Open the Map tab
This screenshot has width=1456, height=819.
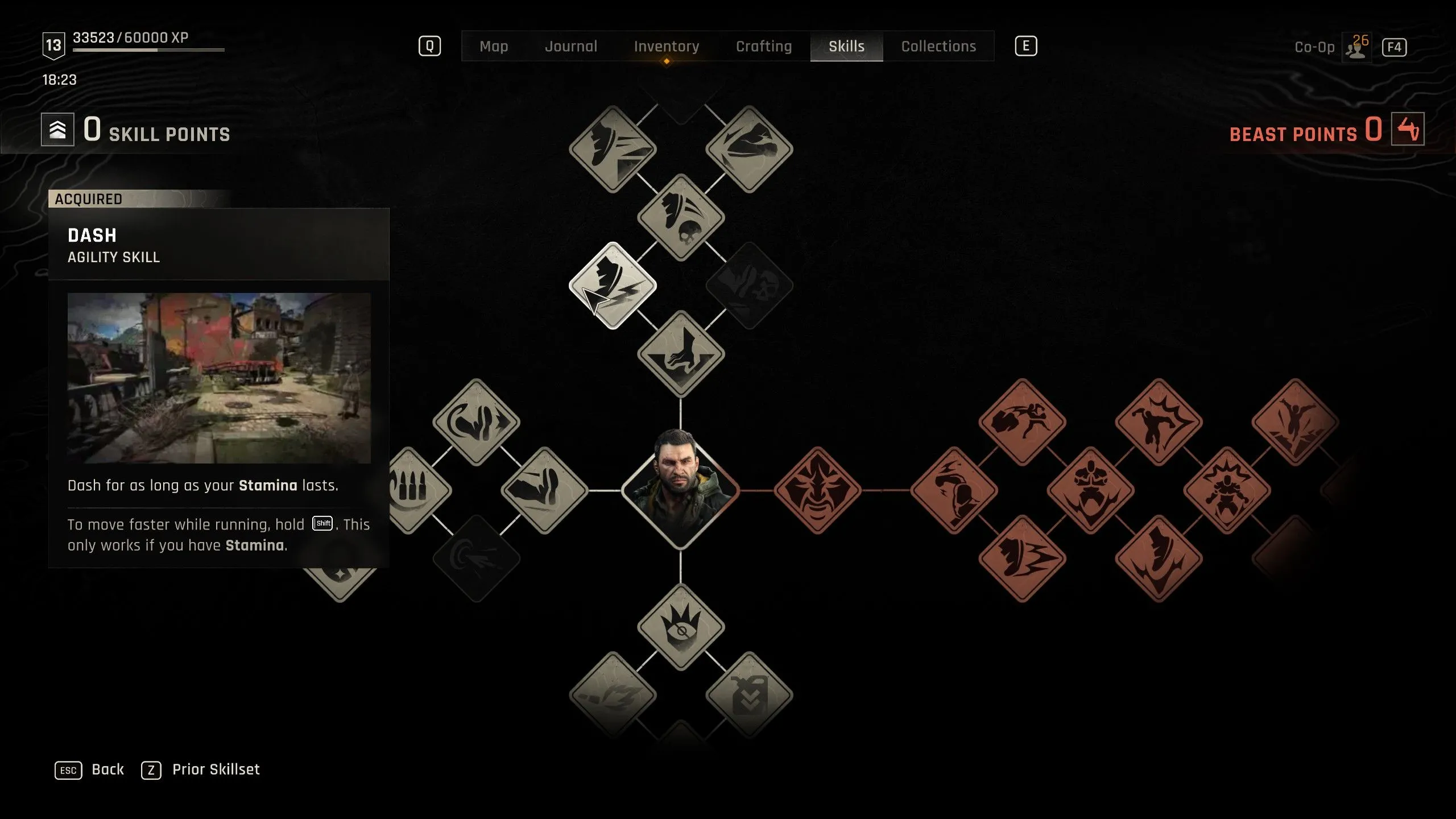click(494, 46)
